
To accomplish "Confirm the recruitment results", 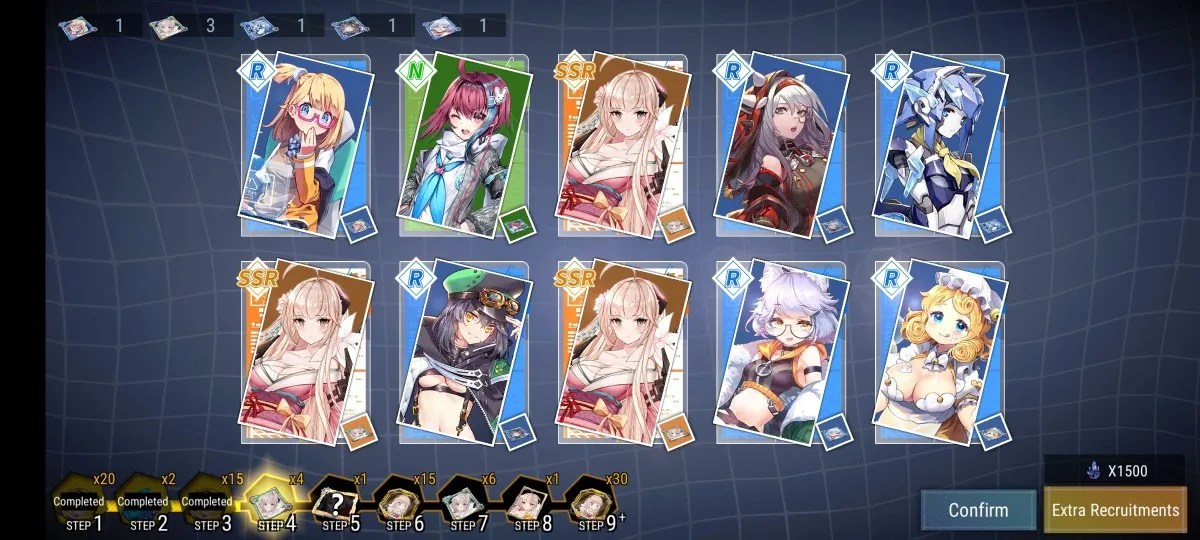I will click(x=978, y=510).
